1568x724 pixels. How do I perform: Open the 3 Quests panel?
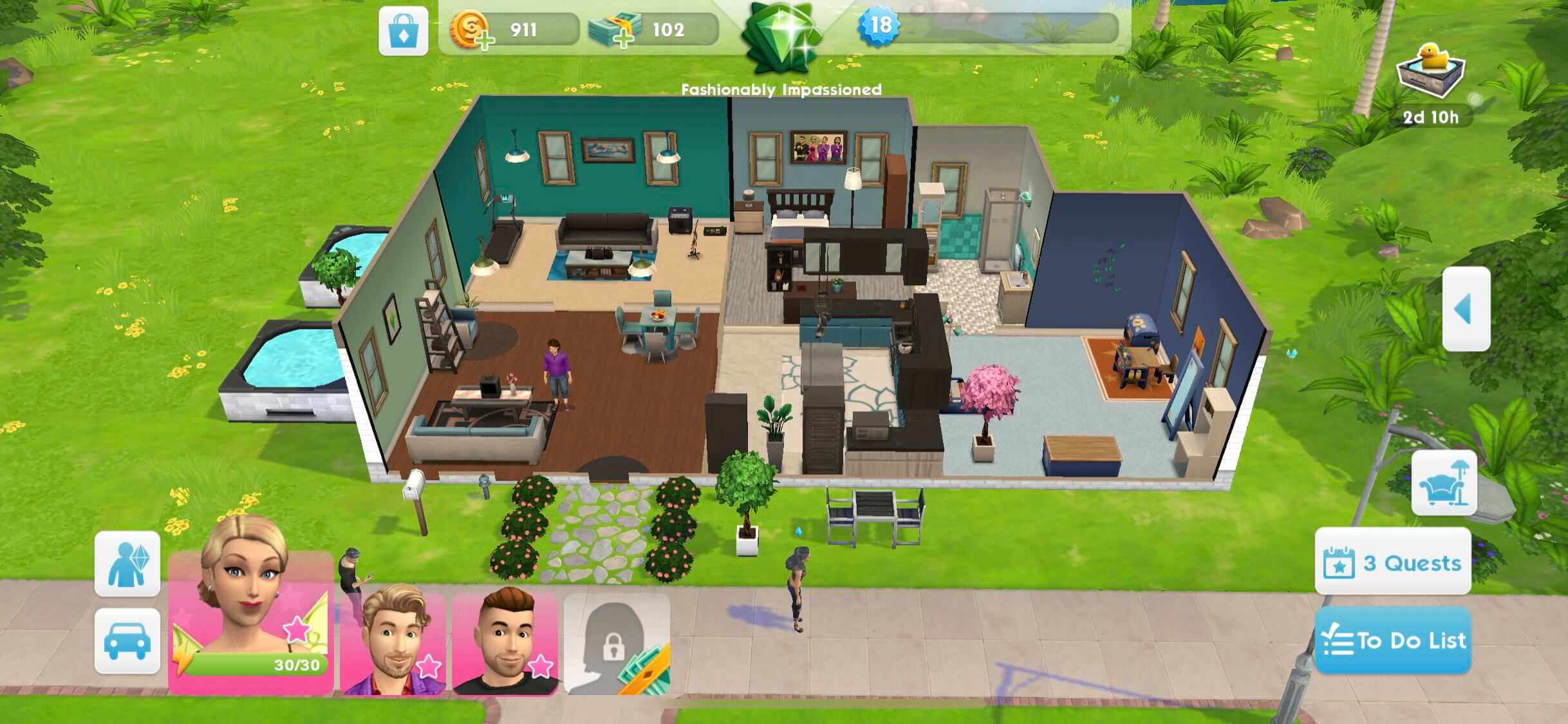(x=1394, y=562)
